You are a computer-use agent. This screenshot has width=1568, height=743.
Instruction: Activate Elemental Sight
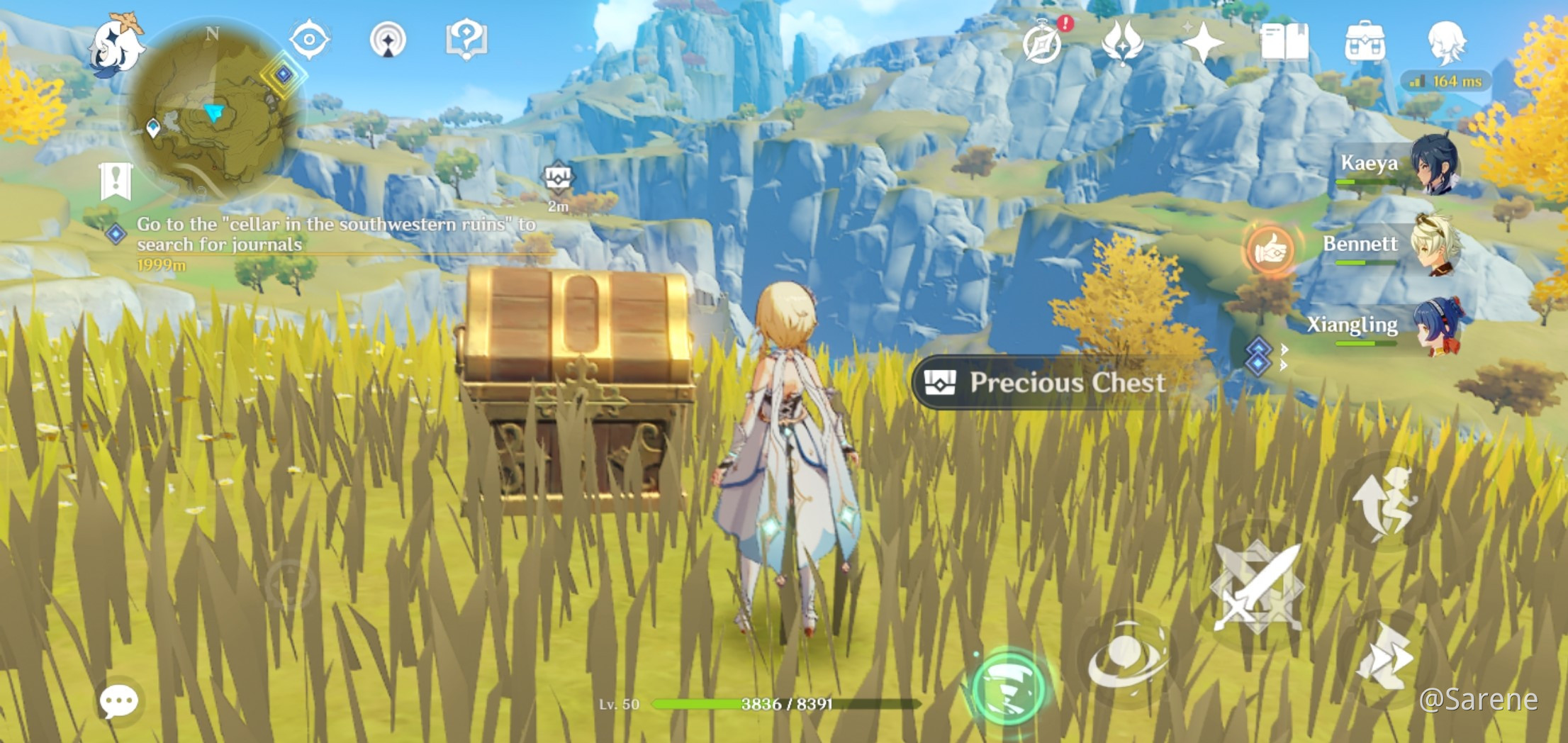(x=310, y=41)
